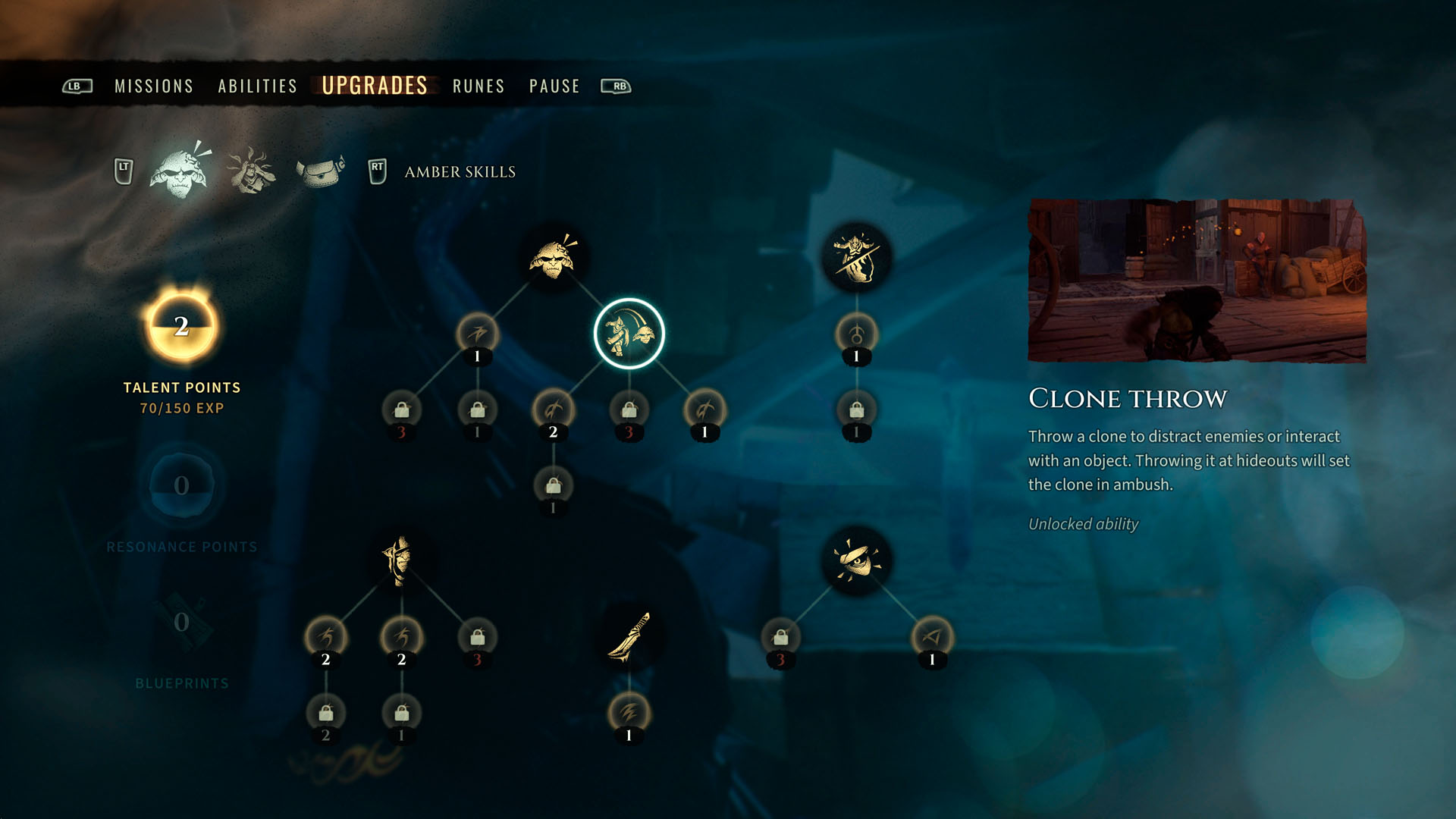Switch to the Abilities tab
This screenshot has height=819, width=1456.
coord(256,86)
